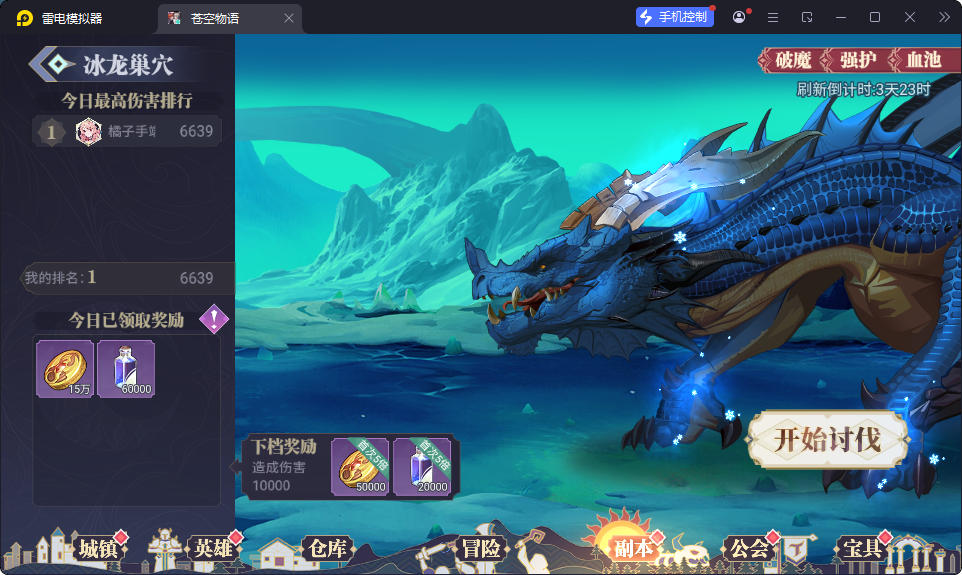Start the battle with 开始讨伐

coord(827,439)
